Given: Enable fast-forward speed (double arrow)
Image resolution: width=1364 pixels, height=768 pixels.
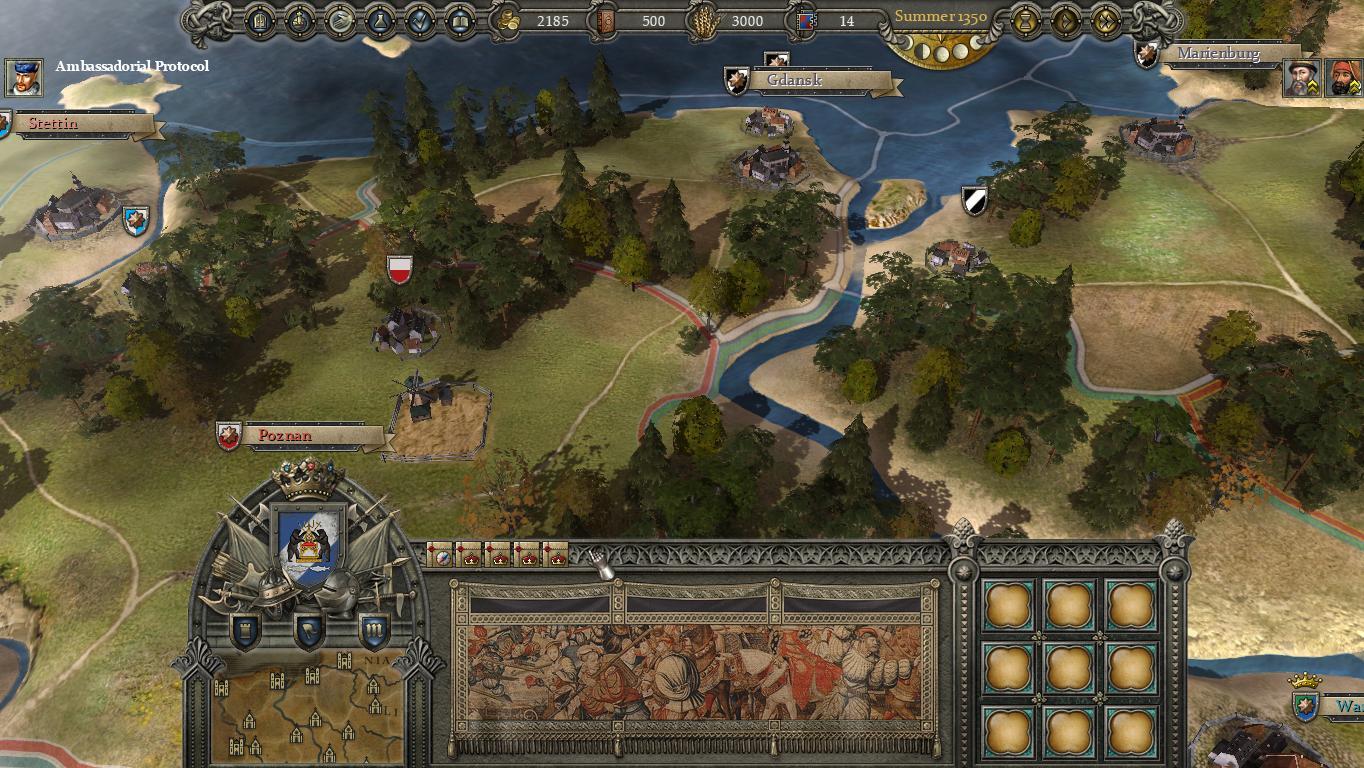Looking at the screenshot, I should coord(1106,20).
